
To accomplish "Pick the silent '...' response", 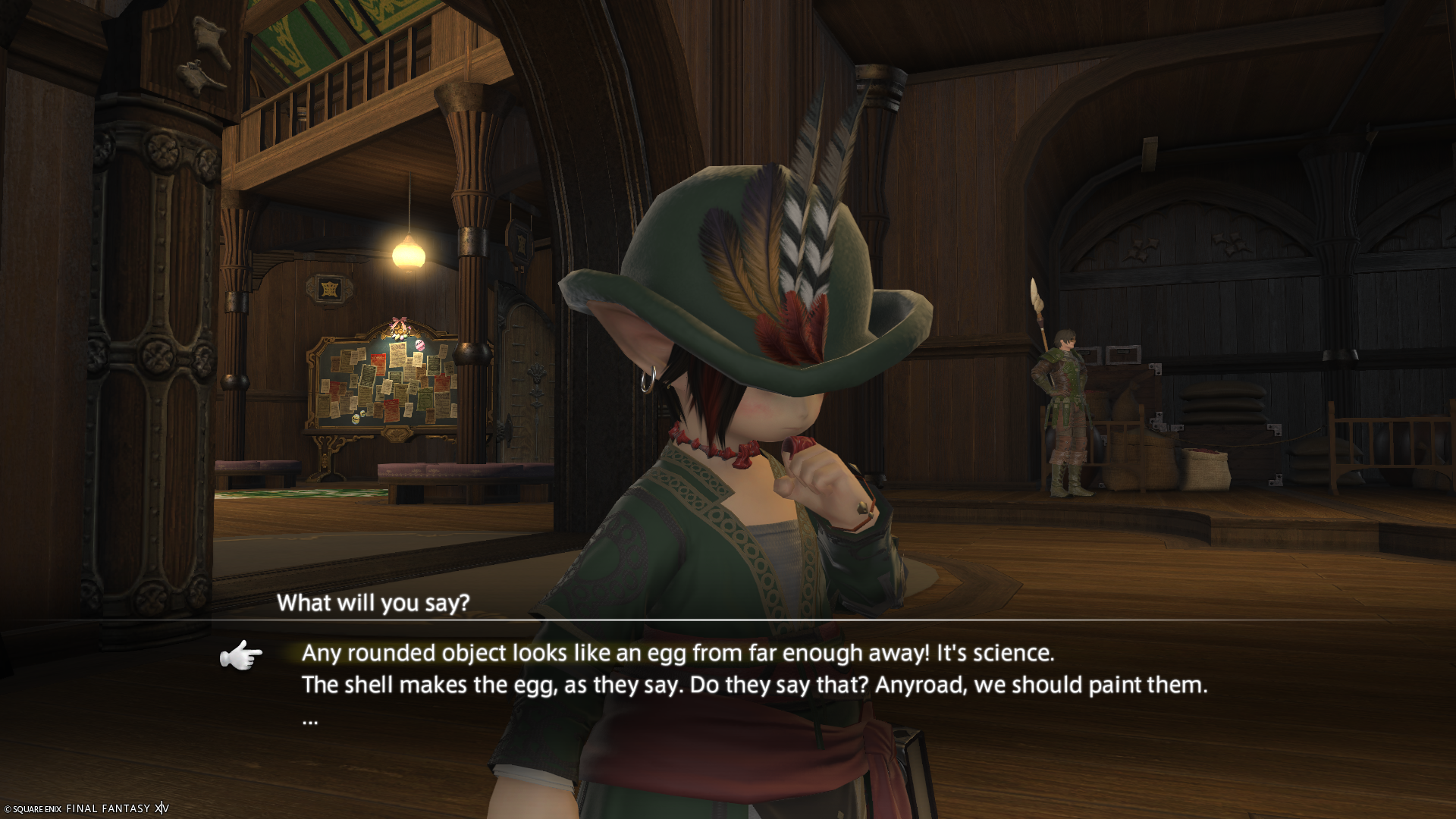I will click(310, 719).
